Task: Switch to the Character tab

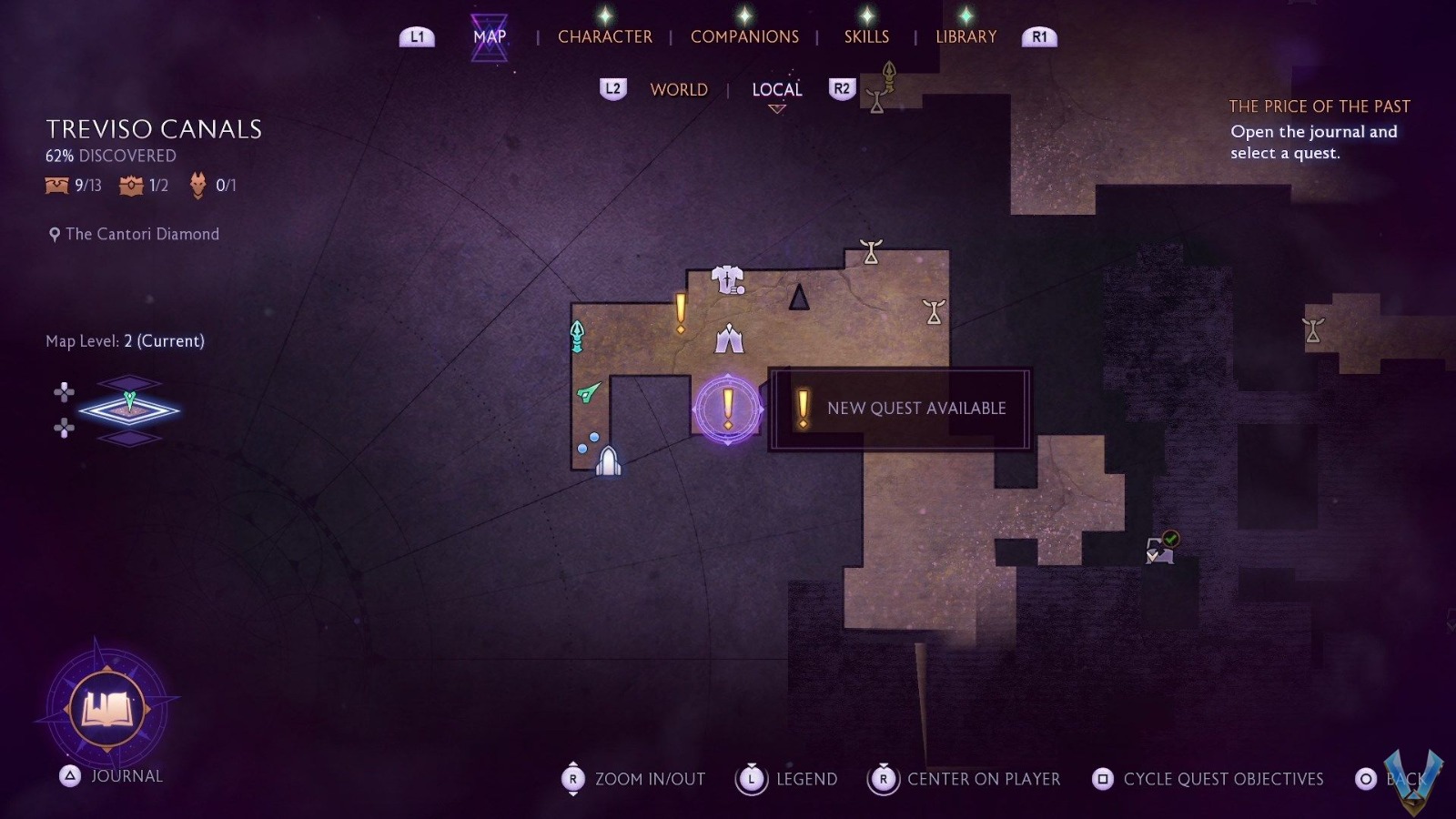Action: coord(604,36)
